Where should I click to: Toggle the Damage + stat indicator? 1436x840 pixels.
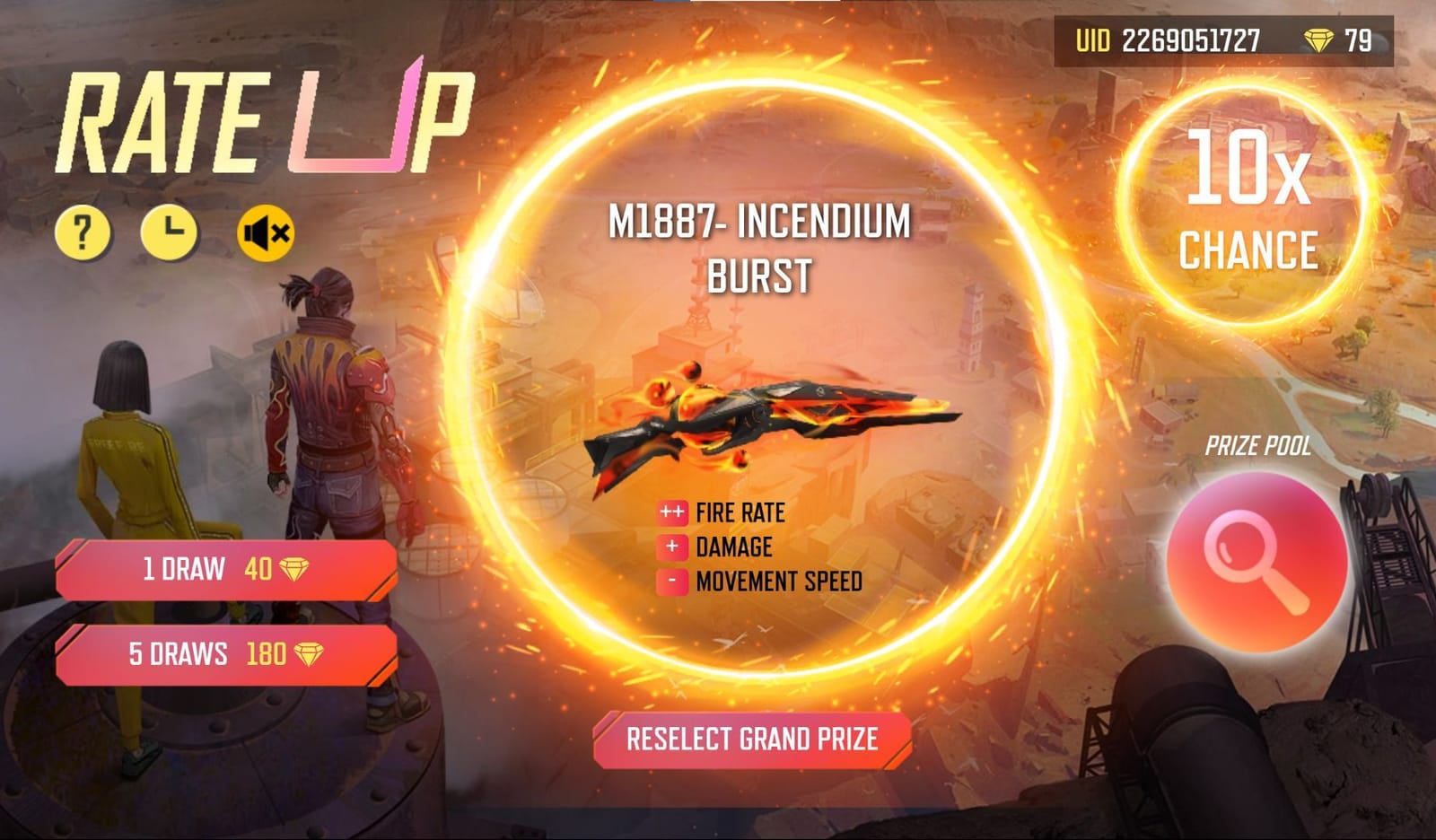click(671, 545)
